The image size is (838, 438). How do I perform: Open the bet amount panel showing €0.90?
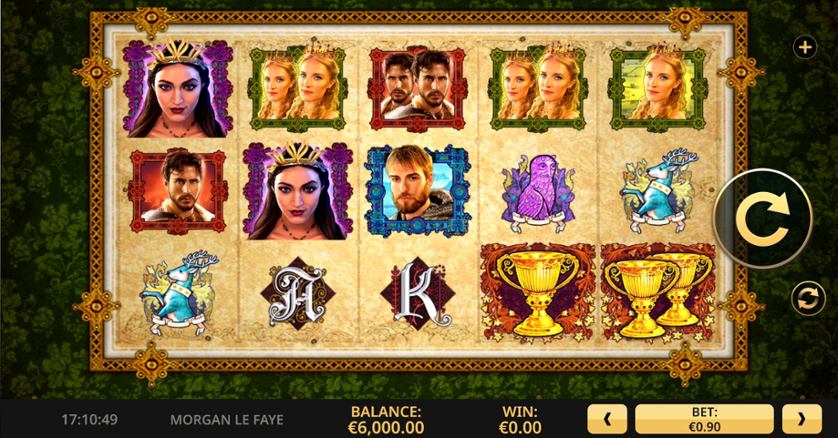[704, 418]
